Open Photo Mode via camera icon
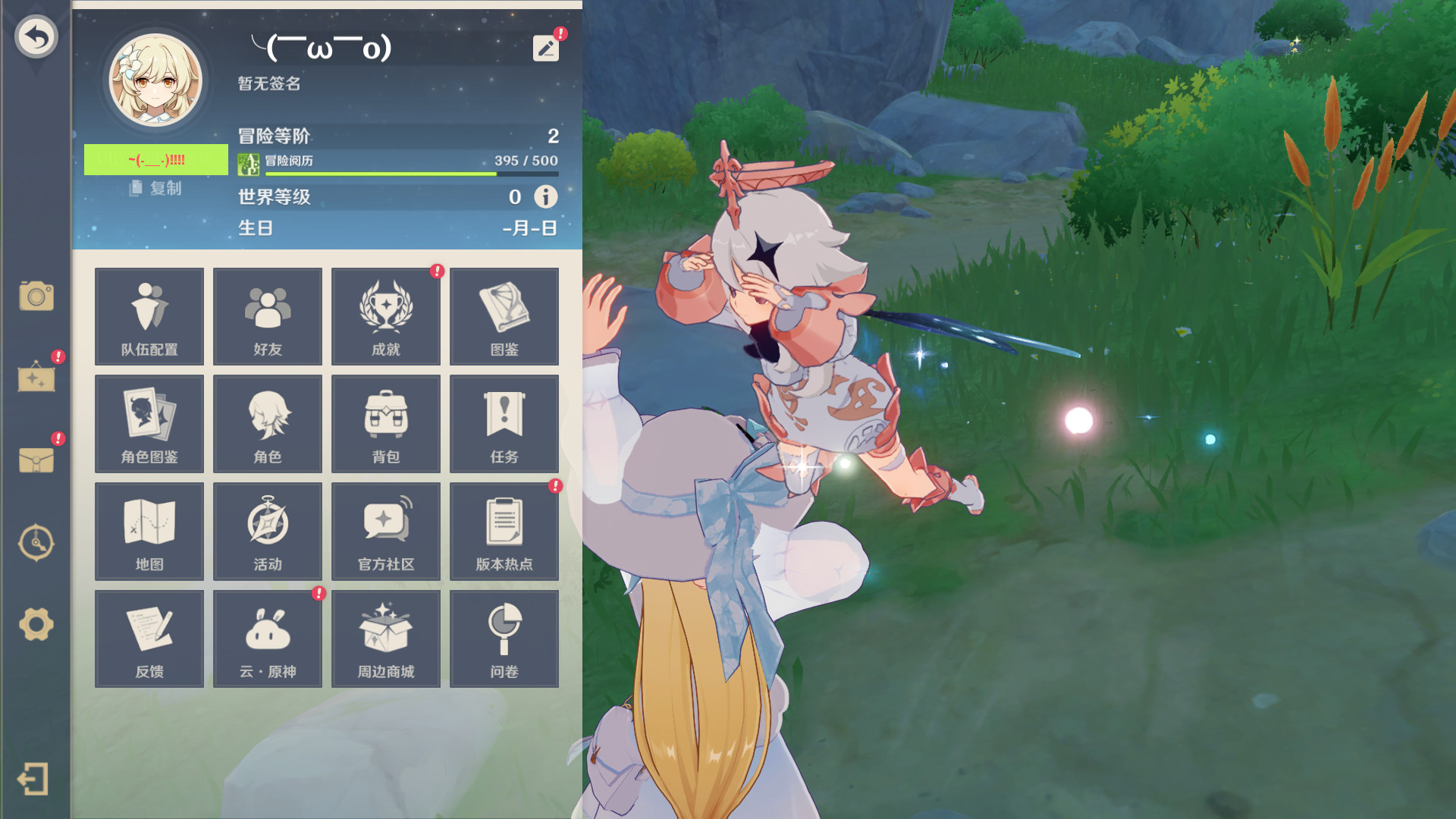The width and height of the screenshot is (1456, 819). pos(36,297)
